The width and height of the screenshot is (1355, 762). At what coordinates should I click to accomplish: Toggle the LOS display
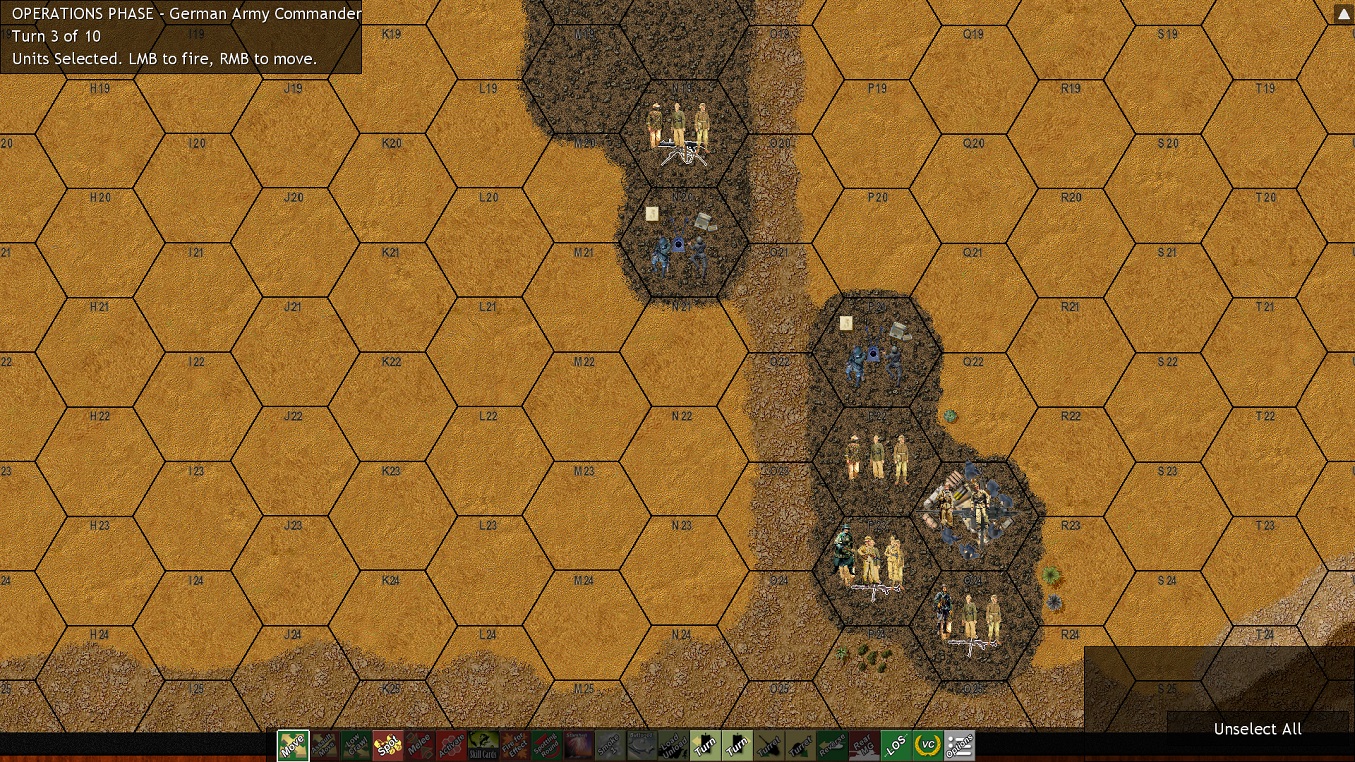(x=897, y=746)
